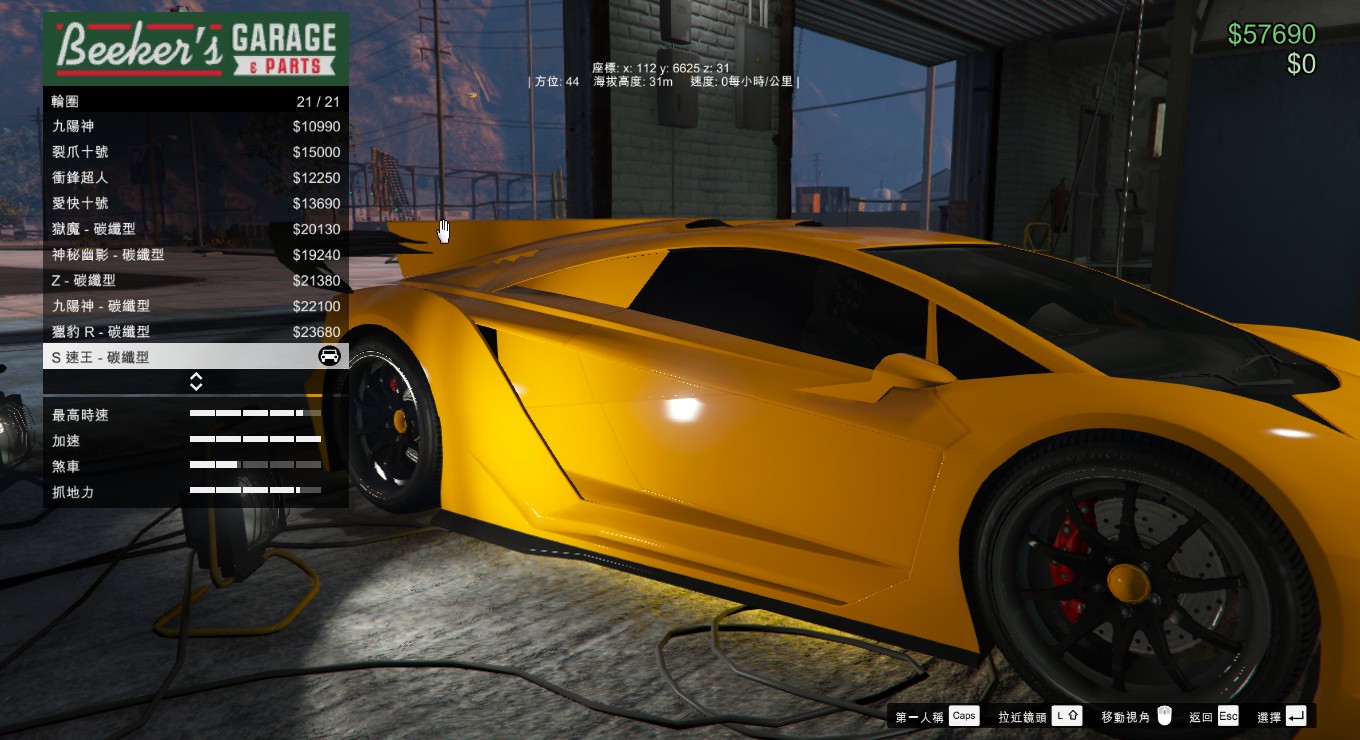1360x740 pixels.
Task: Click the wheel list scroll arrows
Action: [x=196, y=382]
